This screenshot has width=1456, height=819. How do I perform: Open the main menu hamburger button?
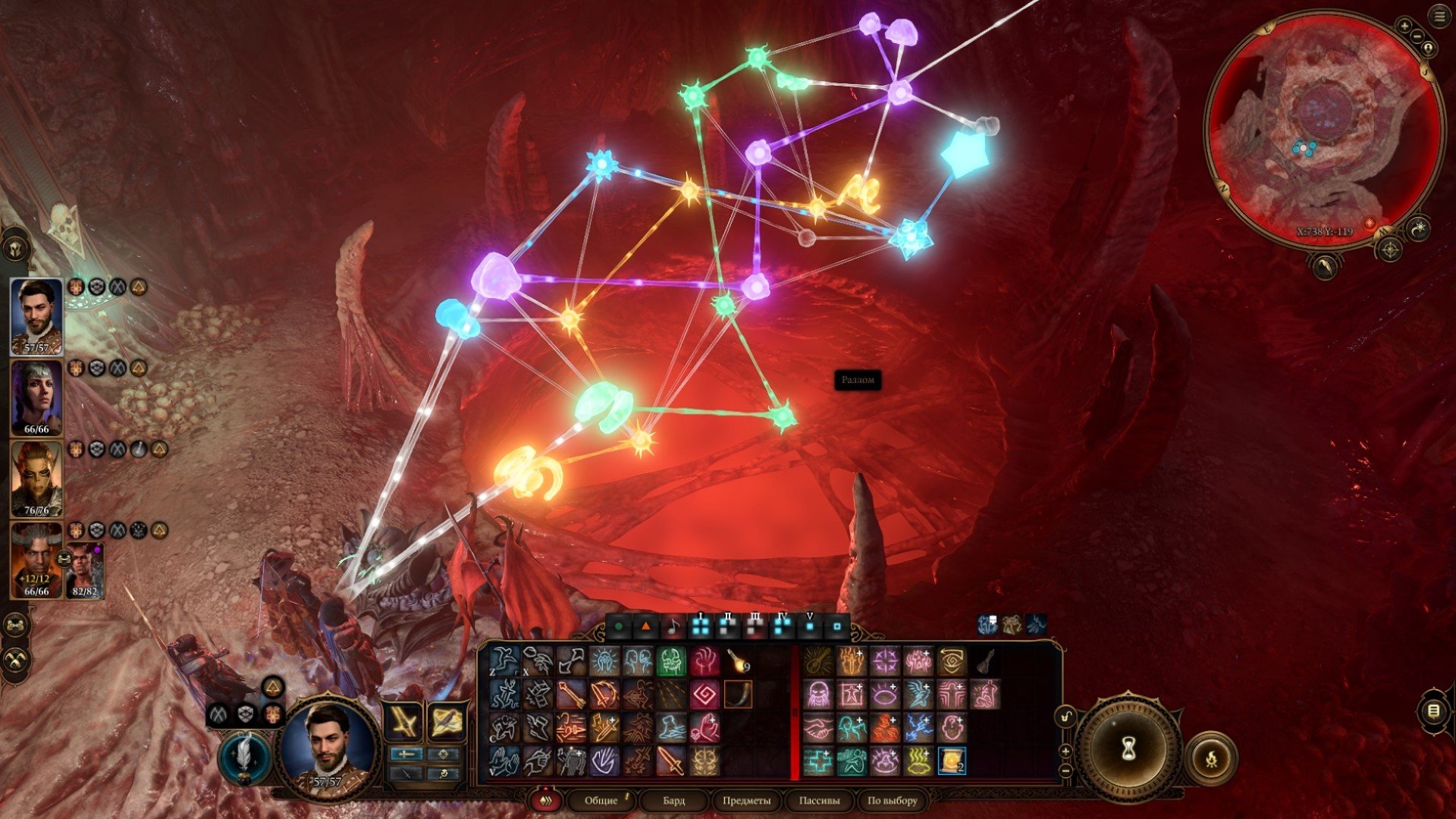1439,17
